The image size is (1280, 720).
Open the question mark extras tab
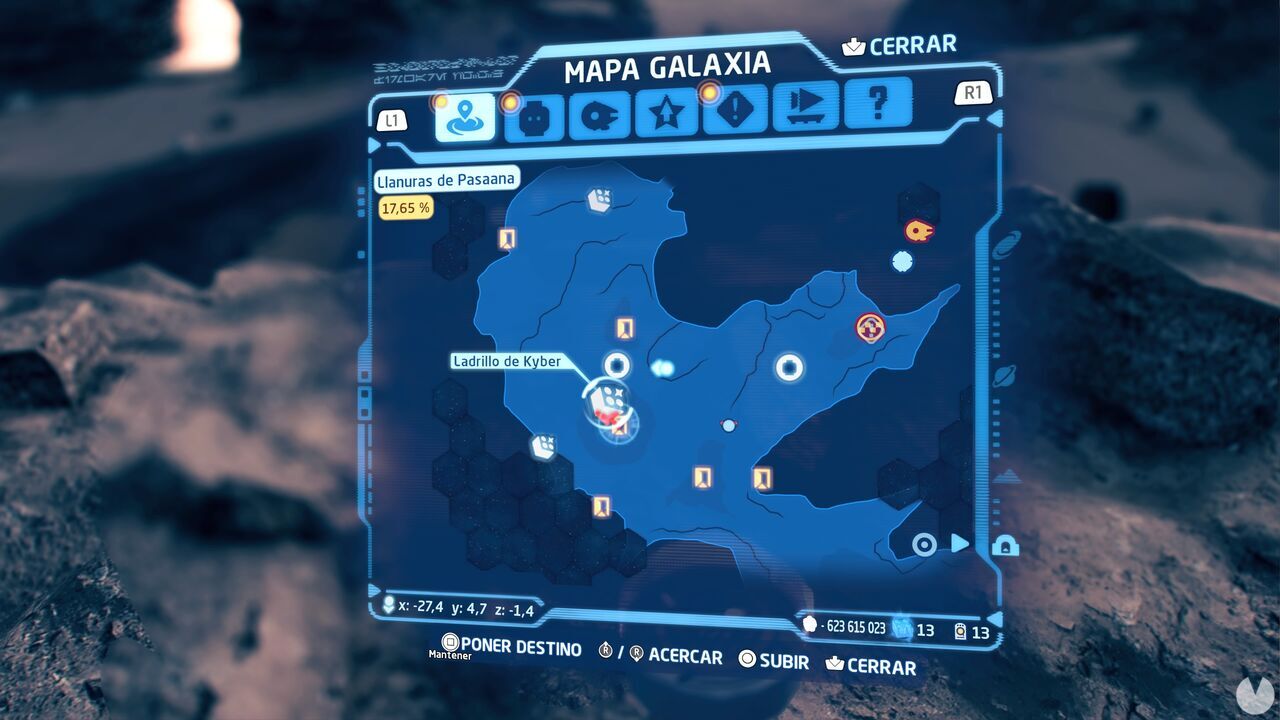tap(877, 102)
